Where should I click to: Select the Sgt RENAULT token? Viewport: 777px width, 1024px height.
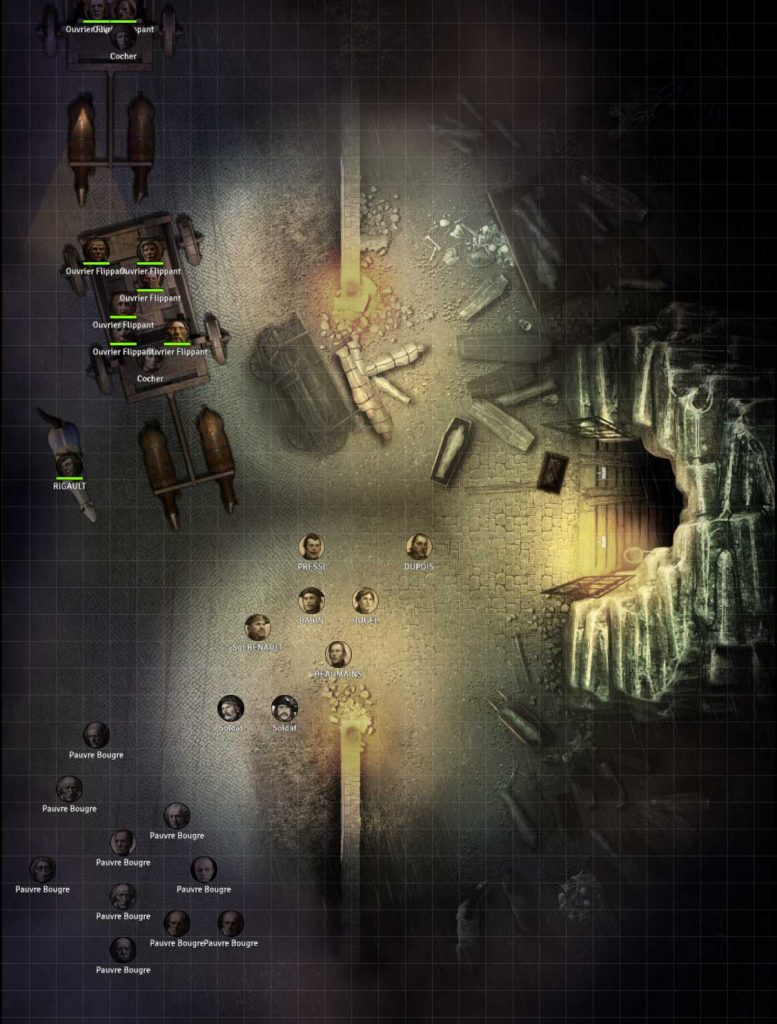pos(258,627)
